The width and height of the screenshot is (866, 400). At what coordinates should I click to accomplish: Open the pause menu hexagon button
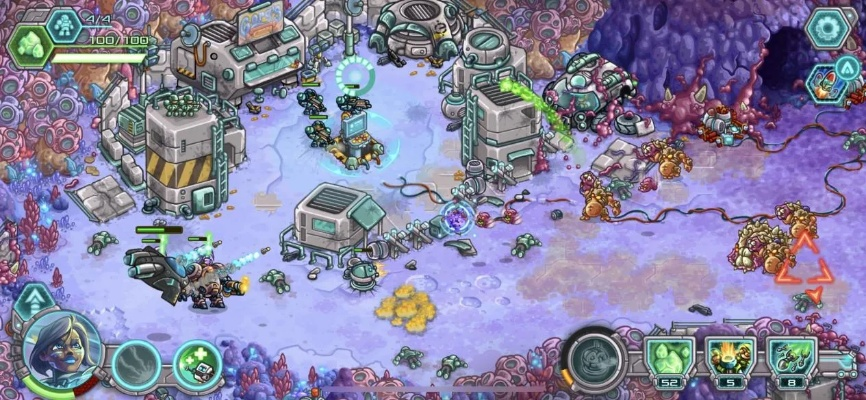(827, 28)
